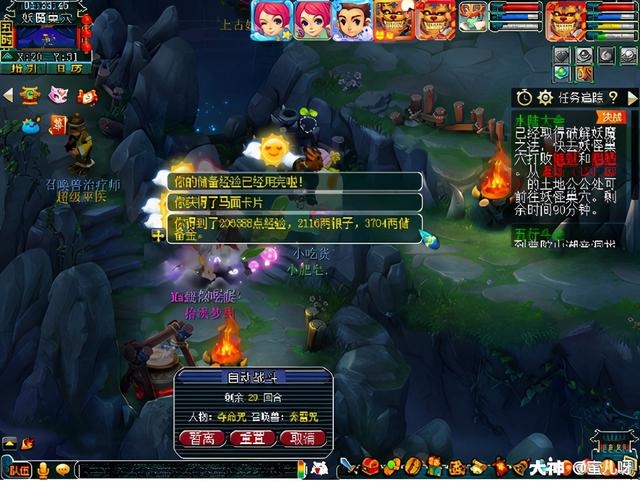Expand the message list plus button
640x481 pixels.
point(158,236)
